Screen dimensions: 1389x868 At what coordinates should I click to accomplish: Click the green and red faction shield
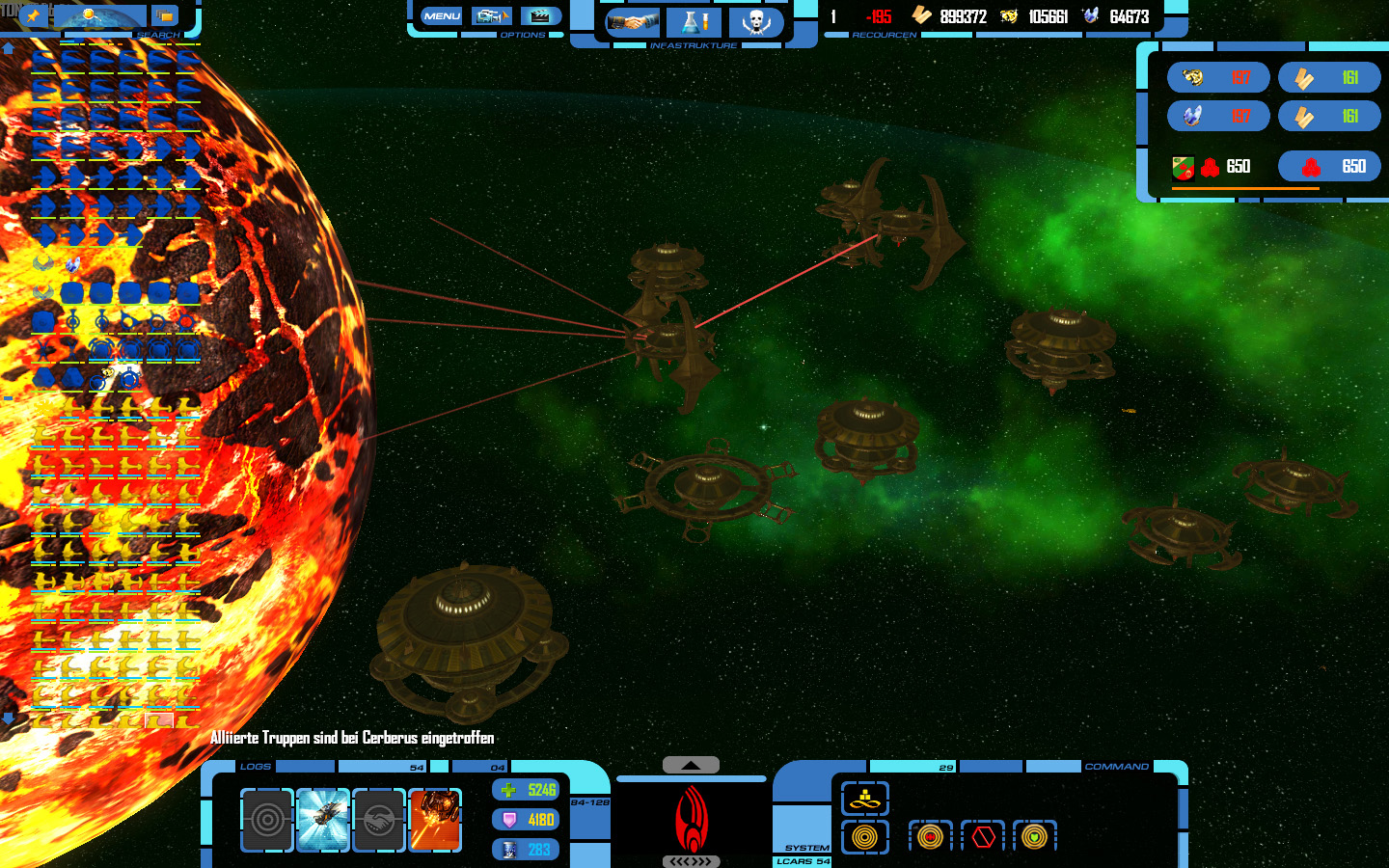(1184, 168)
